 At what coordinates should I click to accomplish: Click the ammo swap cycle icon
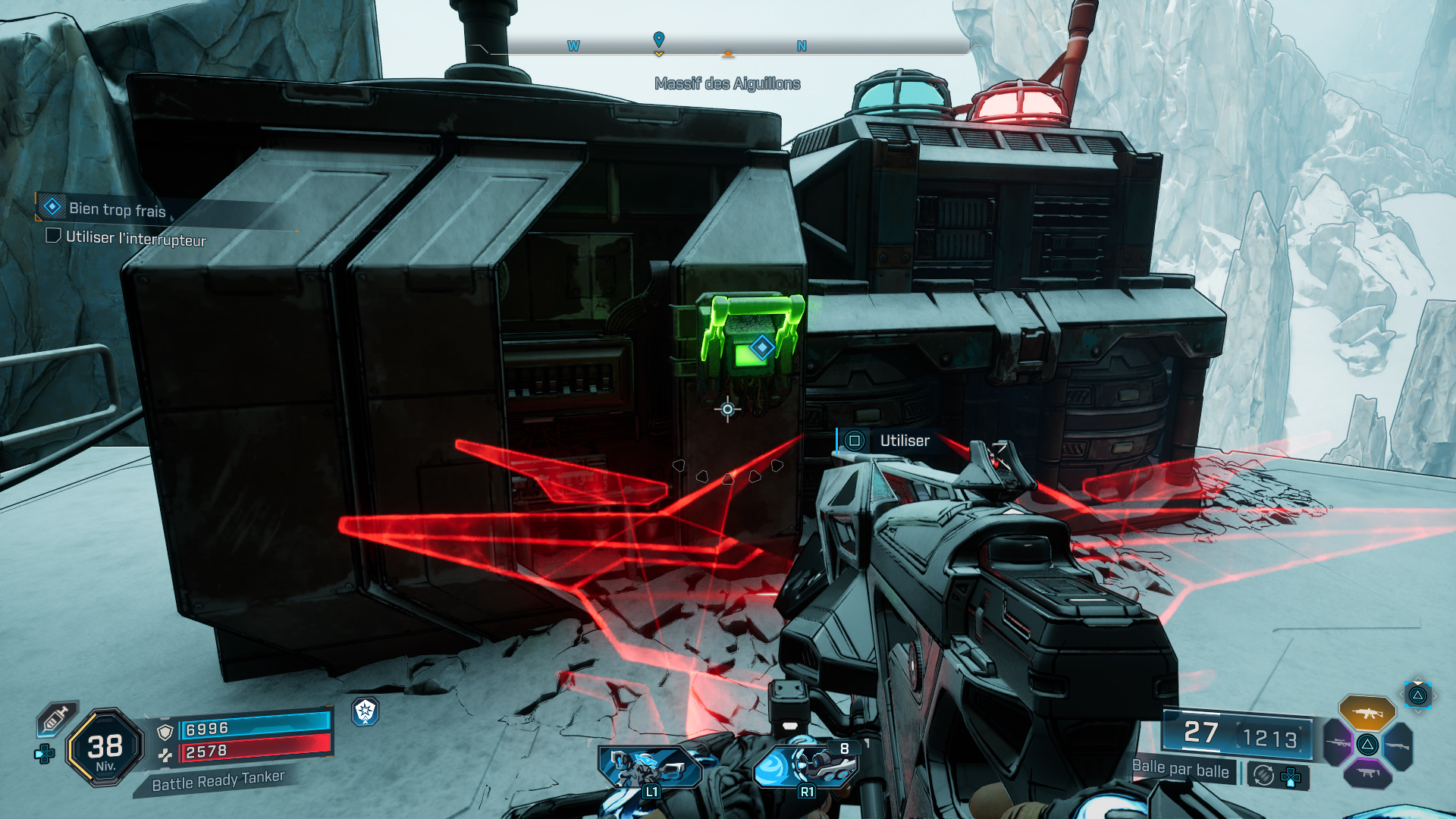click(x=1263, y=775)
